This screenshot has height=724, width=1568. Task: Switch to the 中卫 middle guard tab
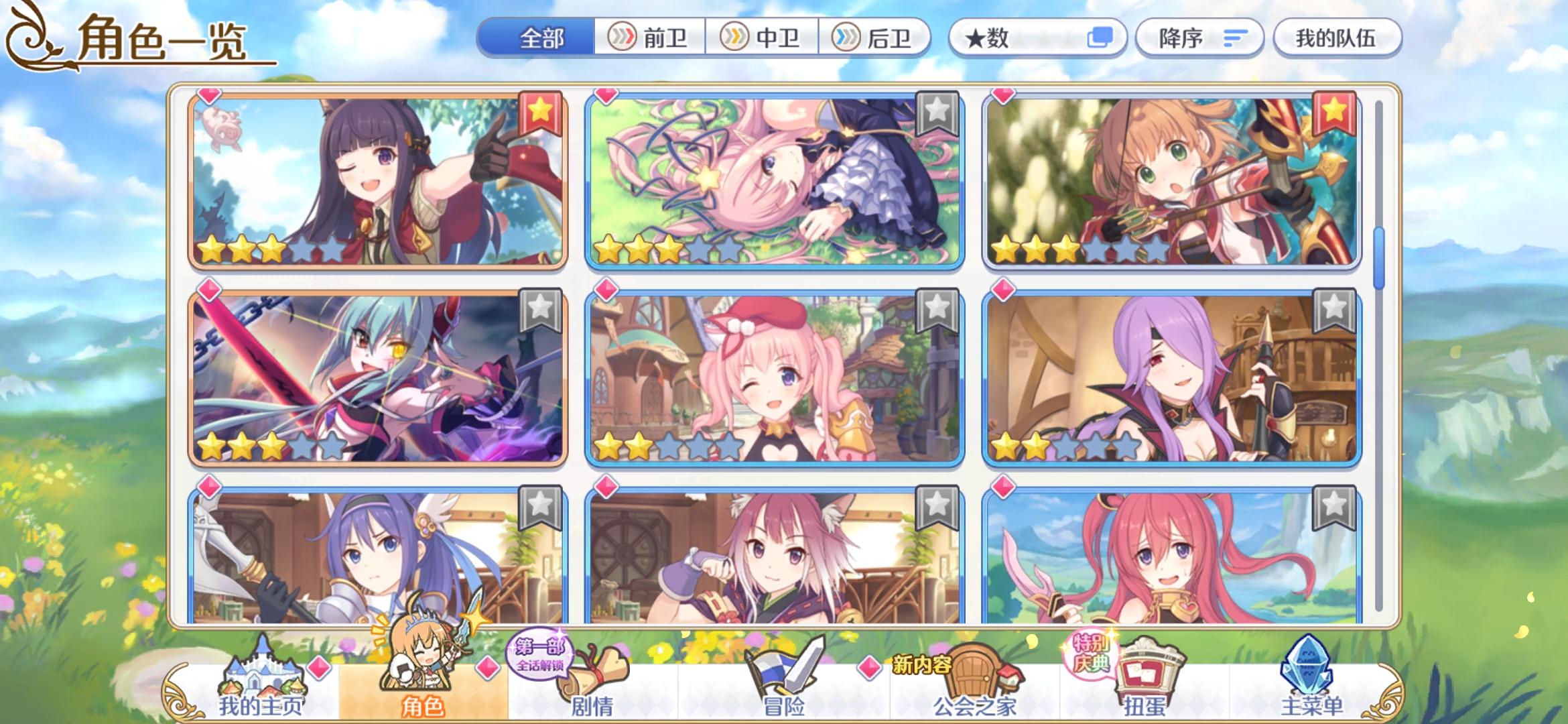pos(764,38)
